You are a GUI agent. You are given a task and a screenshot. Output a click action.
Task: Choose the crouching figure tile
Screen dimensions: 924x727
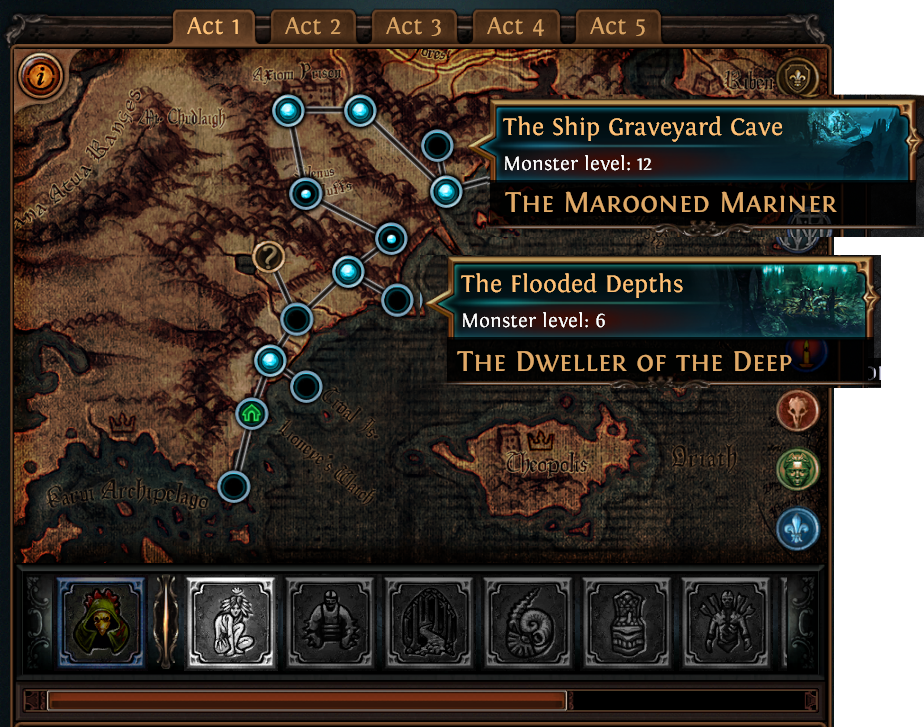coord(231,622)
